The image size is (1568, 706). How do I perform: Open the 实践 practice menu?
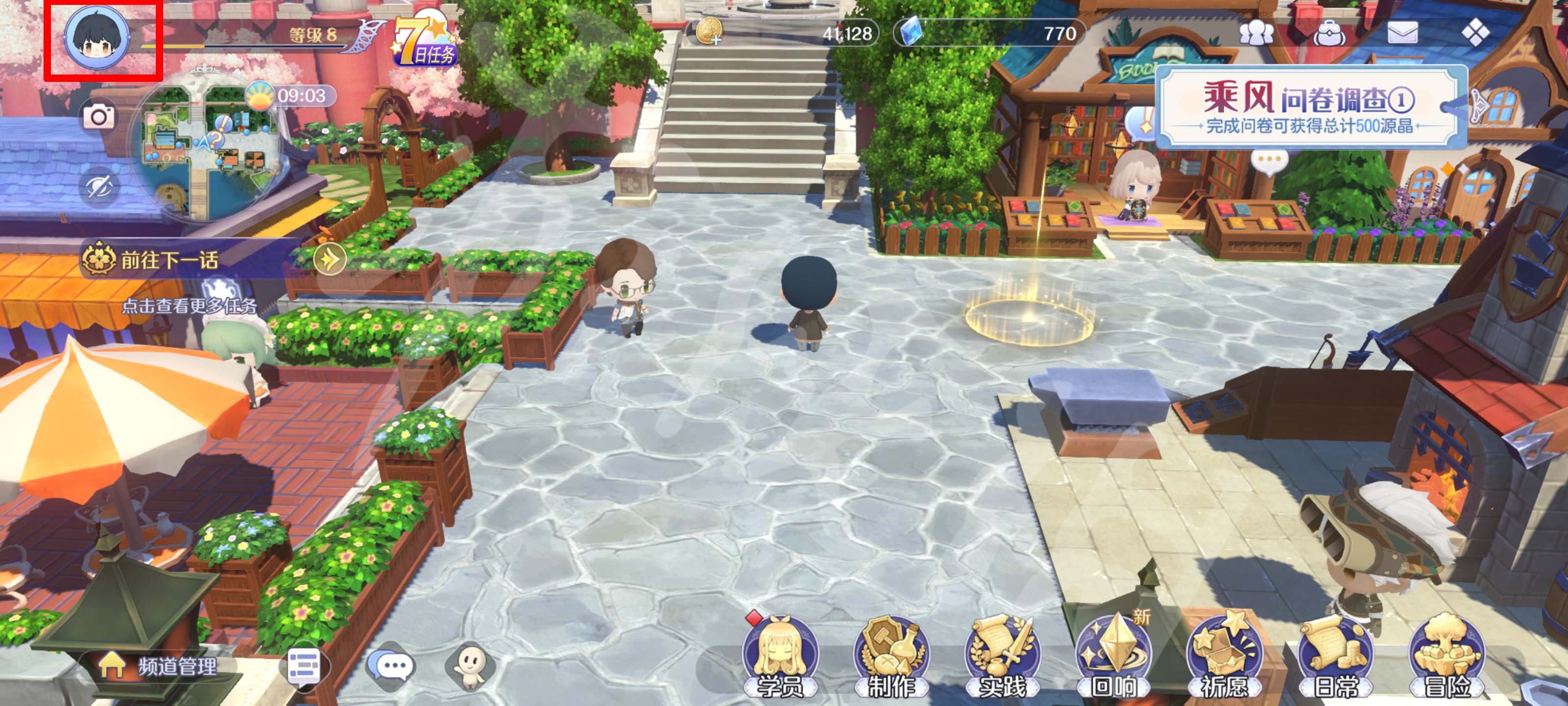(1002, 658)
